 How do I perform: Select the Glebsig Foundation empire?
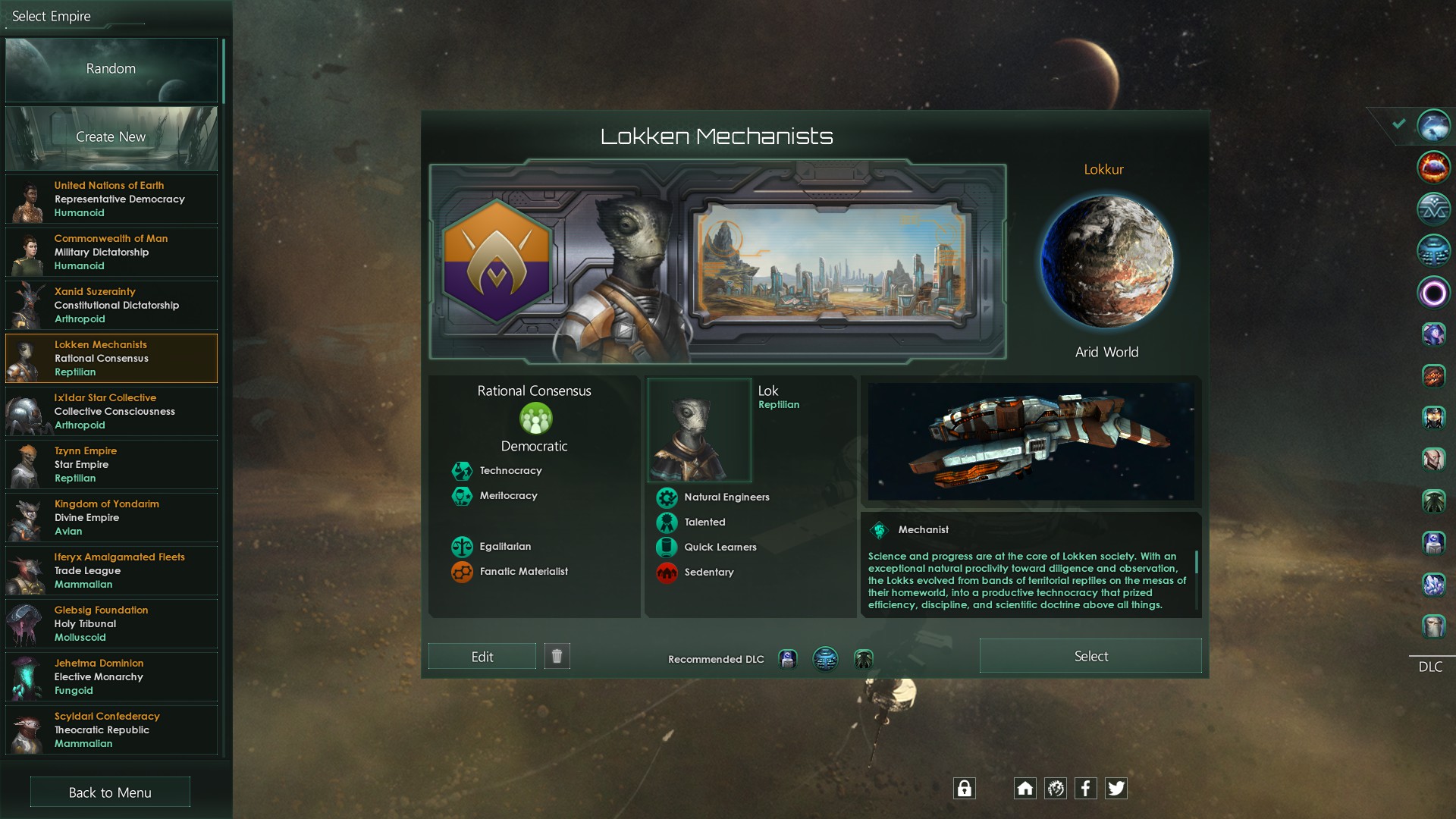pos(111,624)
